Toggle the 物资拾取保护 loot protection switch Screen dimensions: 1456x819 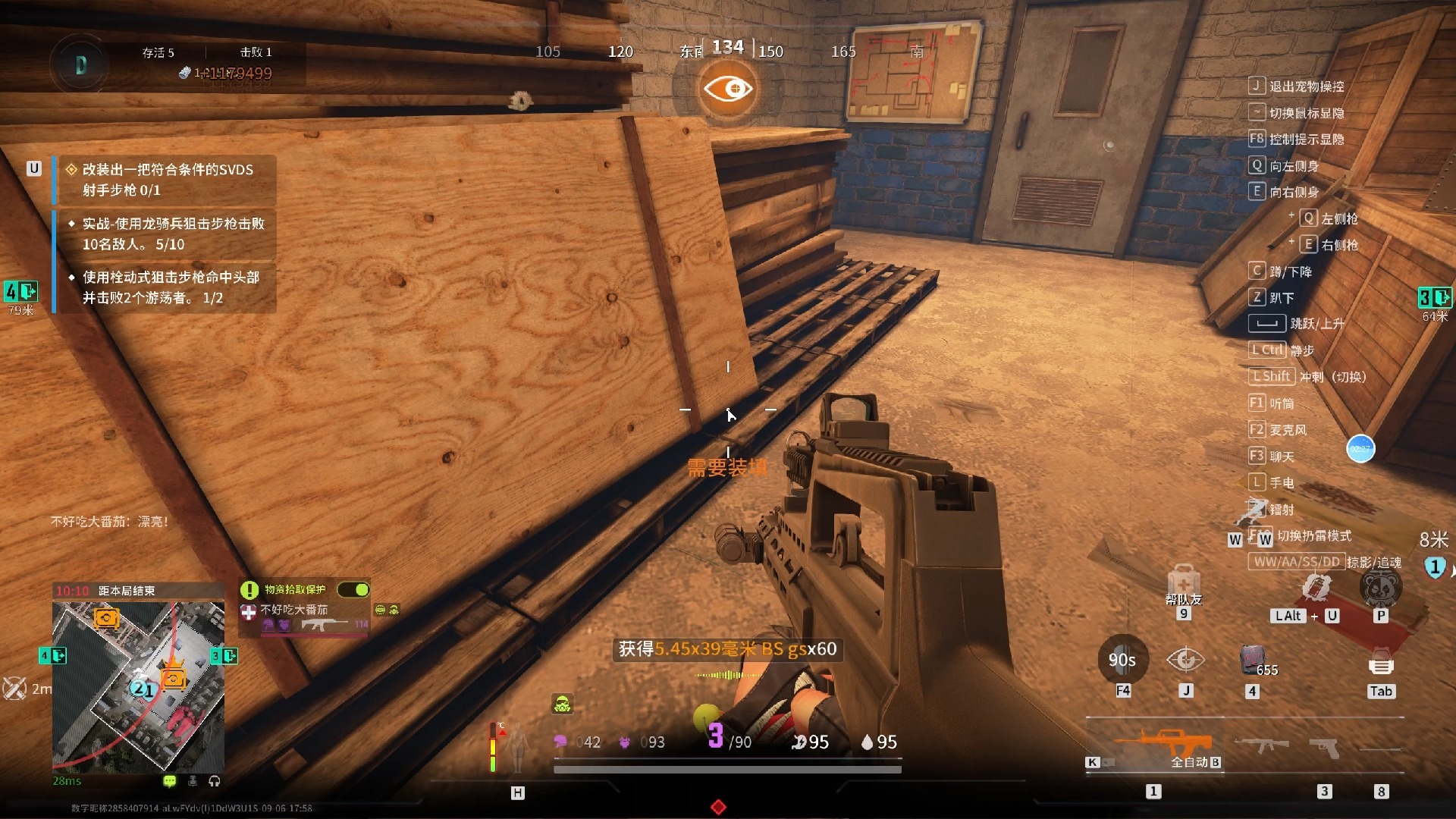pos(353,589)
